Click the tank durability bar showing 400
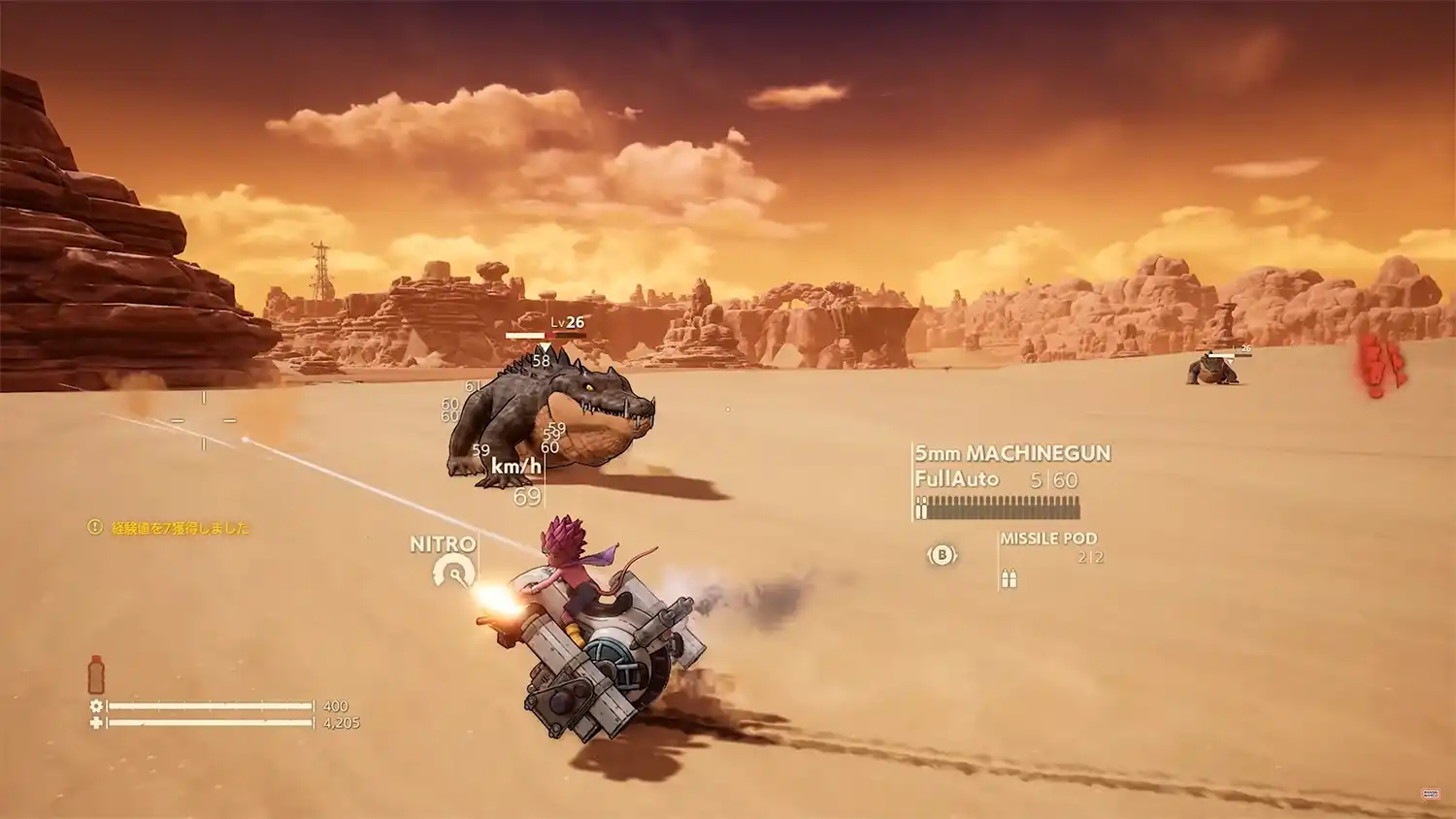Image resolution: width=1456 pixels, height=819 pixels. coord(214,704)
